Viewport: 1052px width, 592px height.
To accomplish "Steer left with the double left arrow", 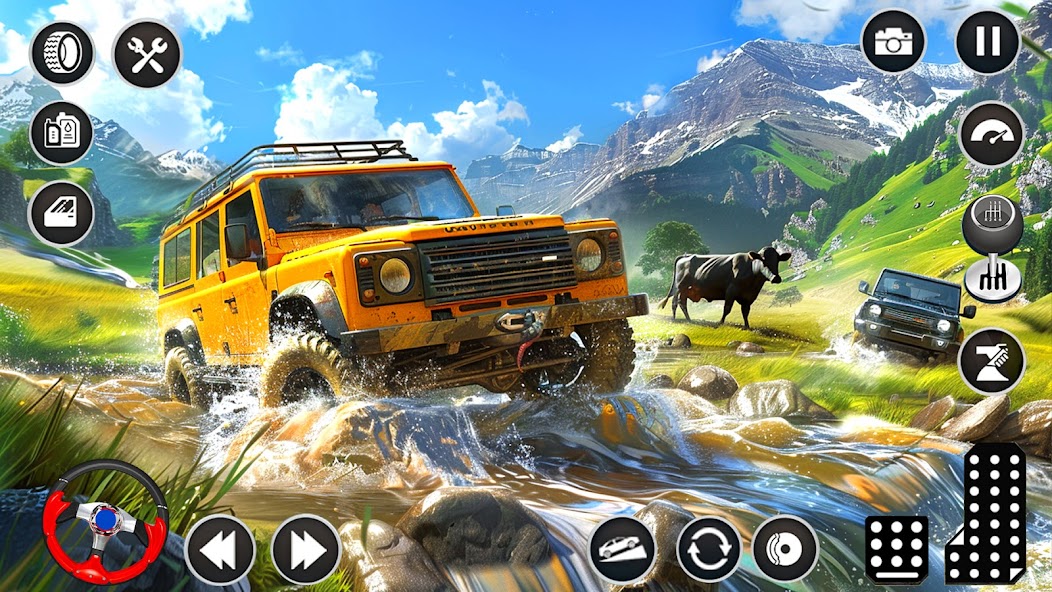I will point(220,549).
